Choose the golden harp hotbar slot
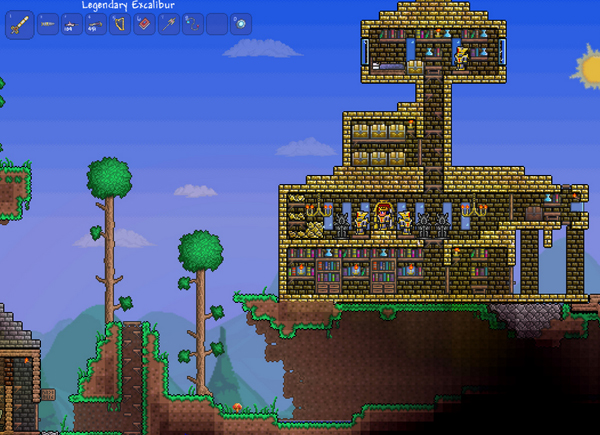Screen dimensions: 600x435 [119, 24]
